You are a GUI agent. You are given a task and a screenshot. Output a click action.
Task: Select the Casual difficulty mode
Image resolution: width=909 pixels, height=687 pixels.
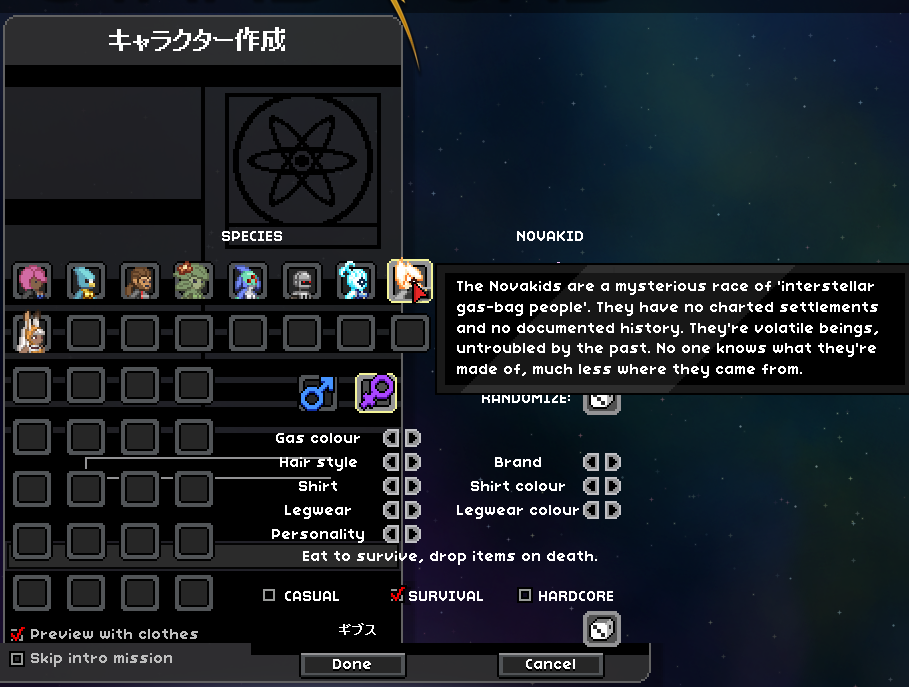coord(269,596)
